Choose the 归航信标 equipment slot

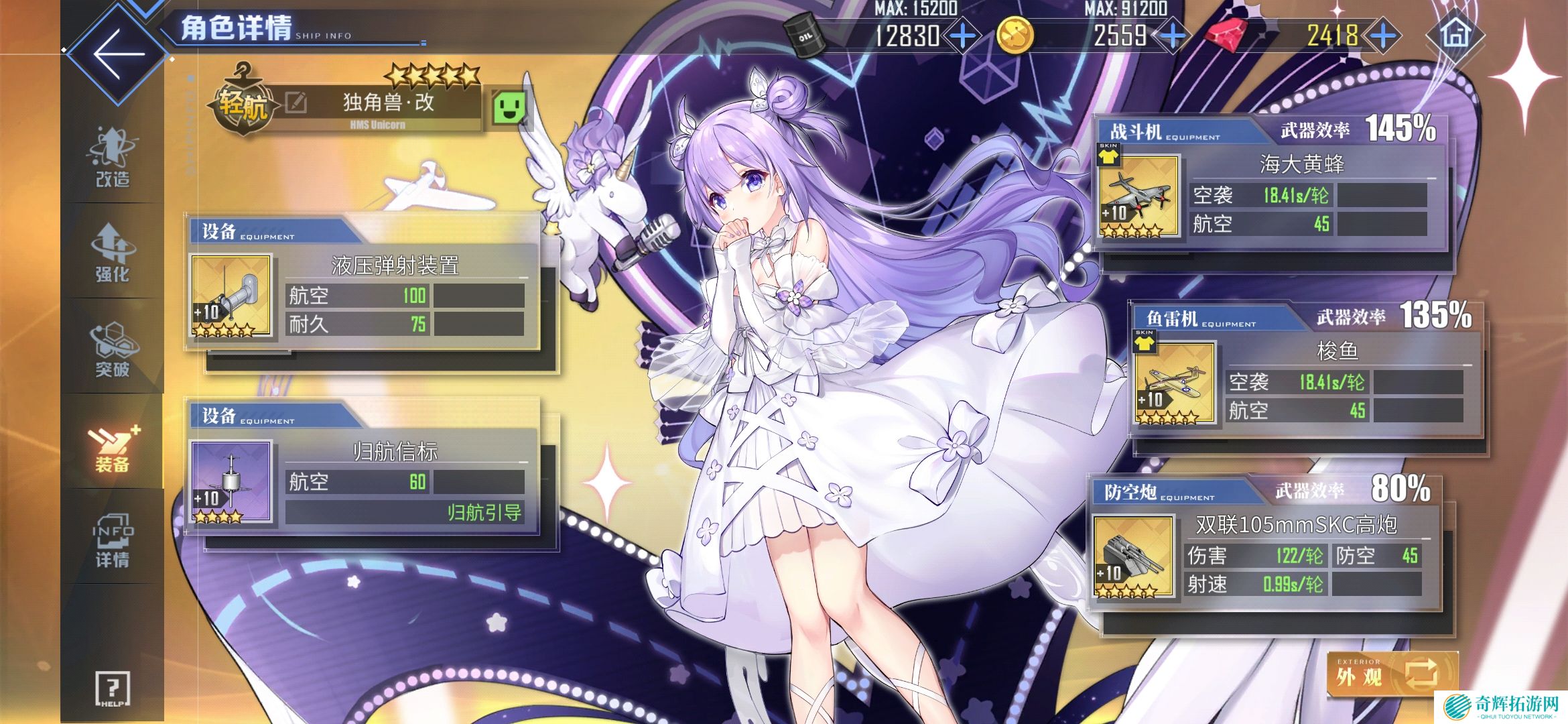click(x=231, y=481)
